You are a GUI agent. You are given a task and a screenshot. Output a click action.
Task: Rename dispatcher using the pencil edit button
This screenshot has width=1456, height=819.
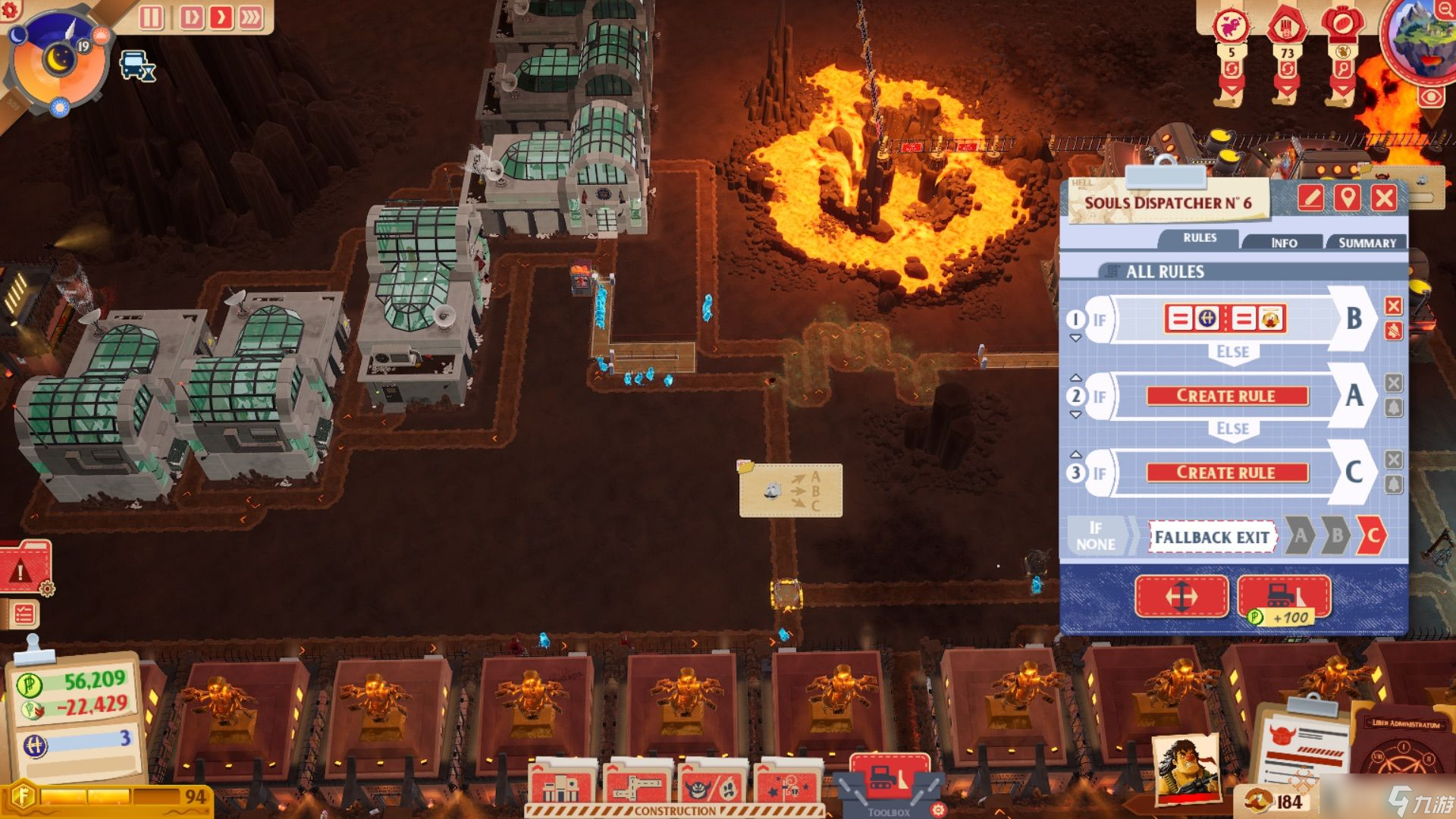click(x=1310, y=199)
